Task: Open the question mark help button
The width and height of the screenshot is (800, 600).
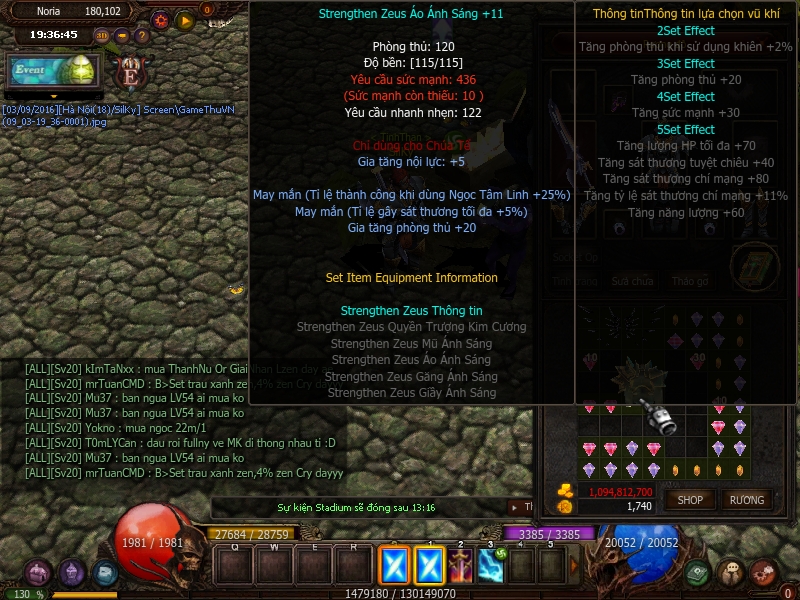Action: (x=141, y=36)
